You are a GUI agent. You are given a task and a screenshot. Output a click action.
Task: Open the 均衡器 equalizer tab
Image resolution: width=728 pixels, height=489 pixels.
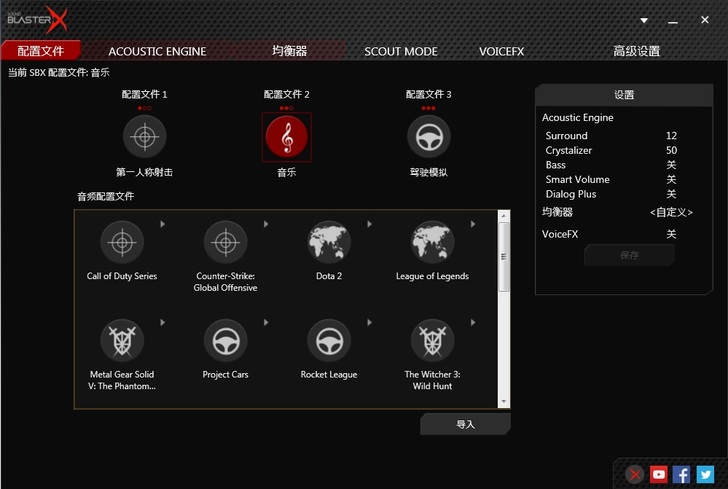coord(289,51)
